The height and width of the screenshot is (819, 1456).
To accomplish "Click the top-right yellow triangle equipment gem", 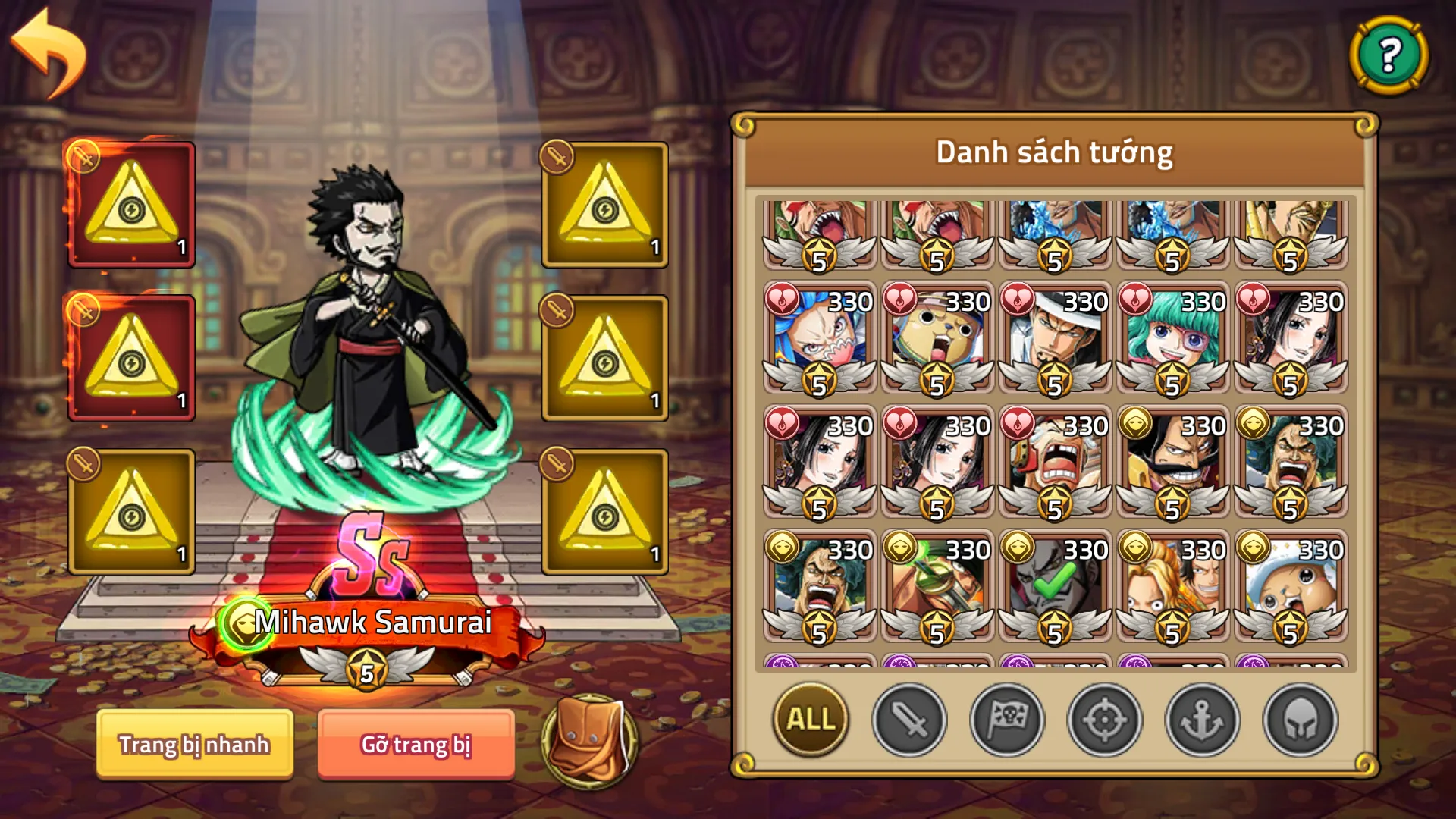I will pos(603,203).
